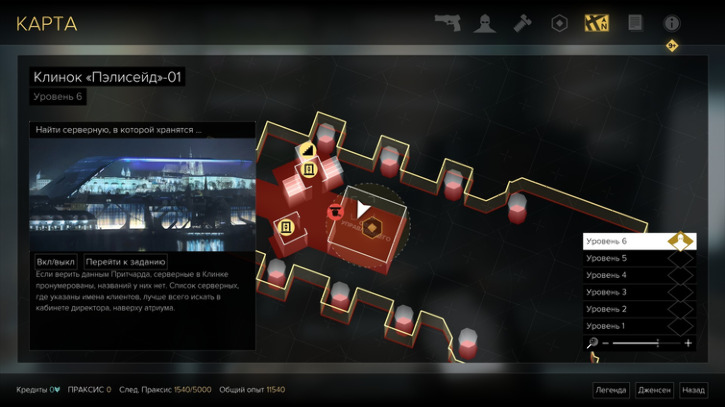Click the map zoom slider track
This screenshot has height=407, width=725.
[646, 343]
